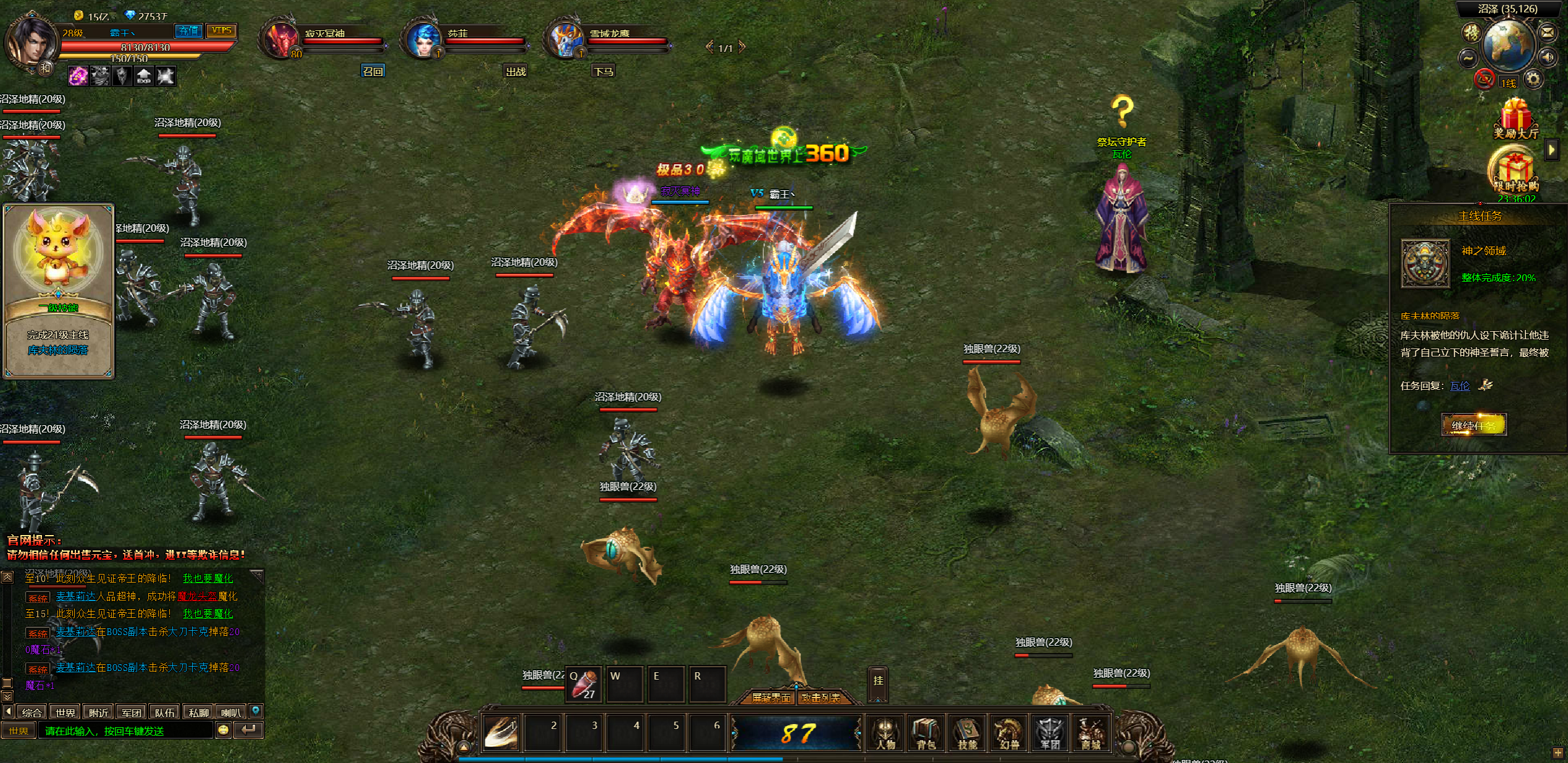Viewport: 1568px width, 763px height.
Task: Click the 充值 recharge button
Action: [188, 31]
